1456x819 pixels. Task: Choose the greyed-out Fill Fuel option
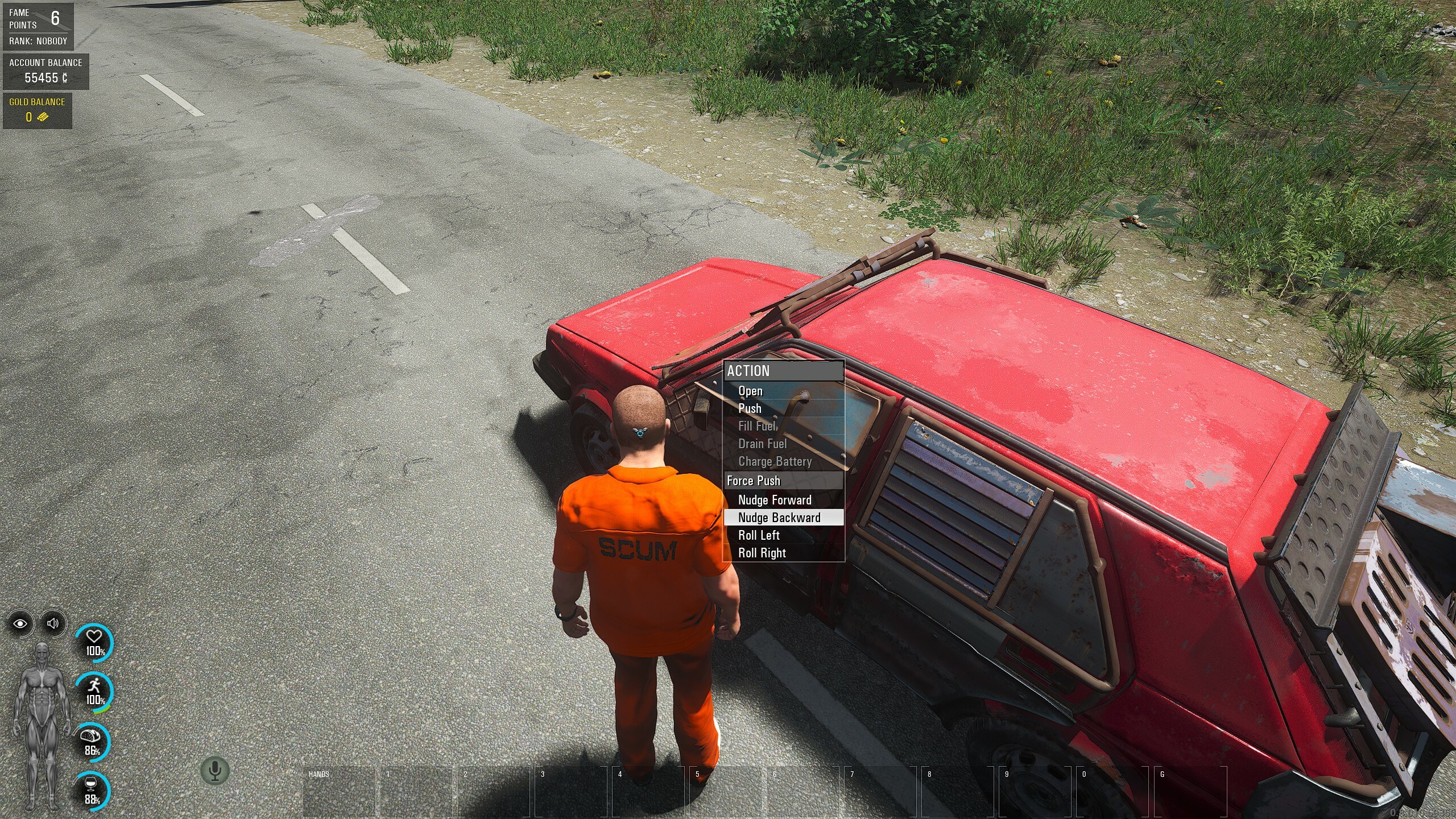[757, 426]
